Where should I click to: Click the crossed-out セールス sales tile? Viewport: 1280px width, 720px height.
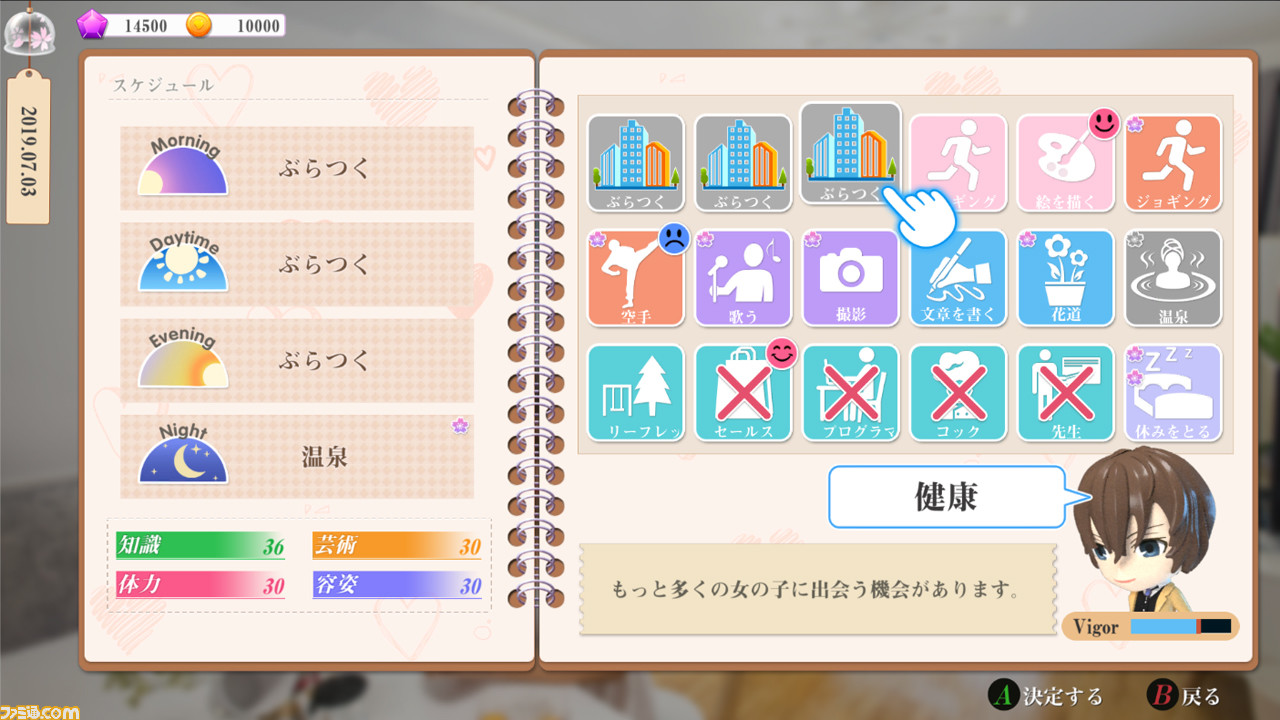(x=743, y=392)
